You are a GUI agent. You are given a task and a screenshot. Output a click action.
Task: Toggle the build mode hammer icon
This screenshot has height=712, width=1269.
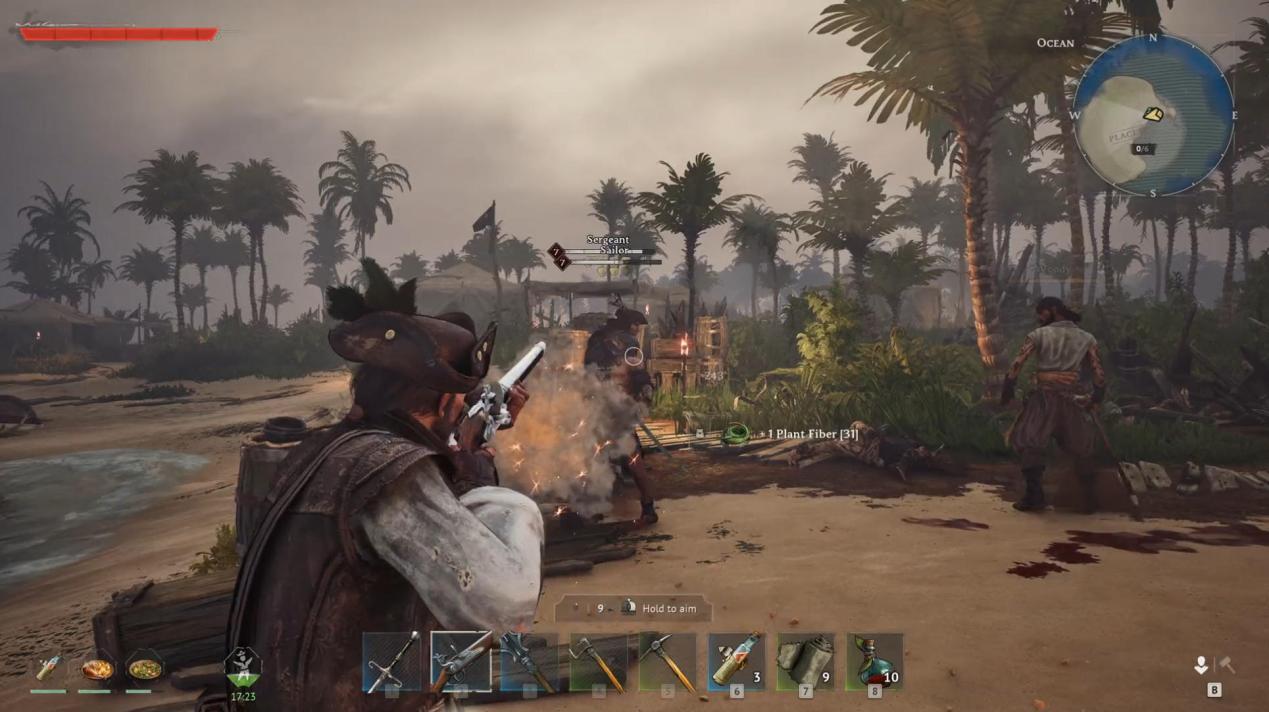(x=1226, y=665)
